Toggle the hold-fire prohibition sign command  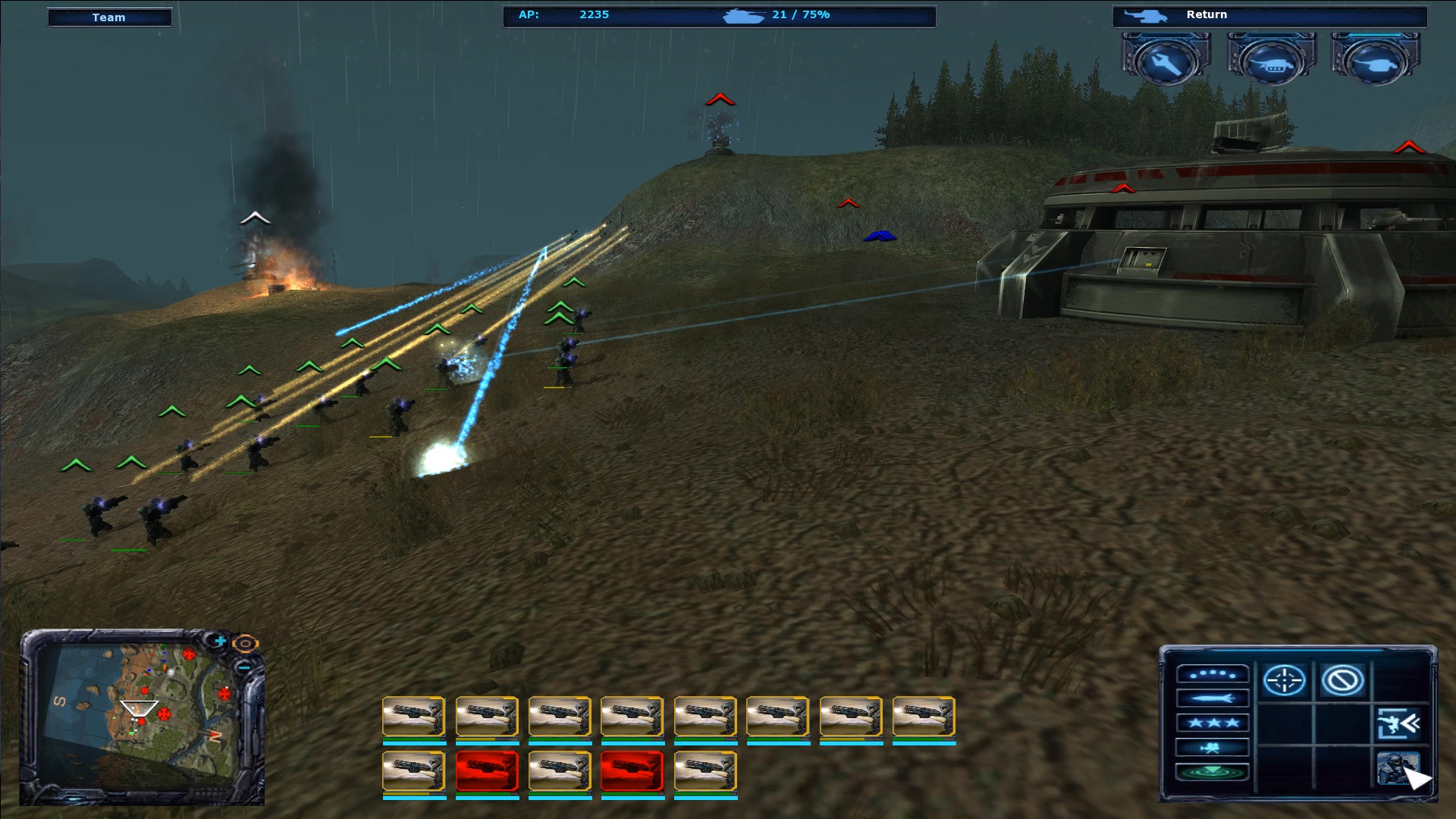coord(1343,681)
